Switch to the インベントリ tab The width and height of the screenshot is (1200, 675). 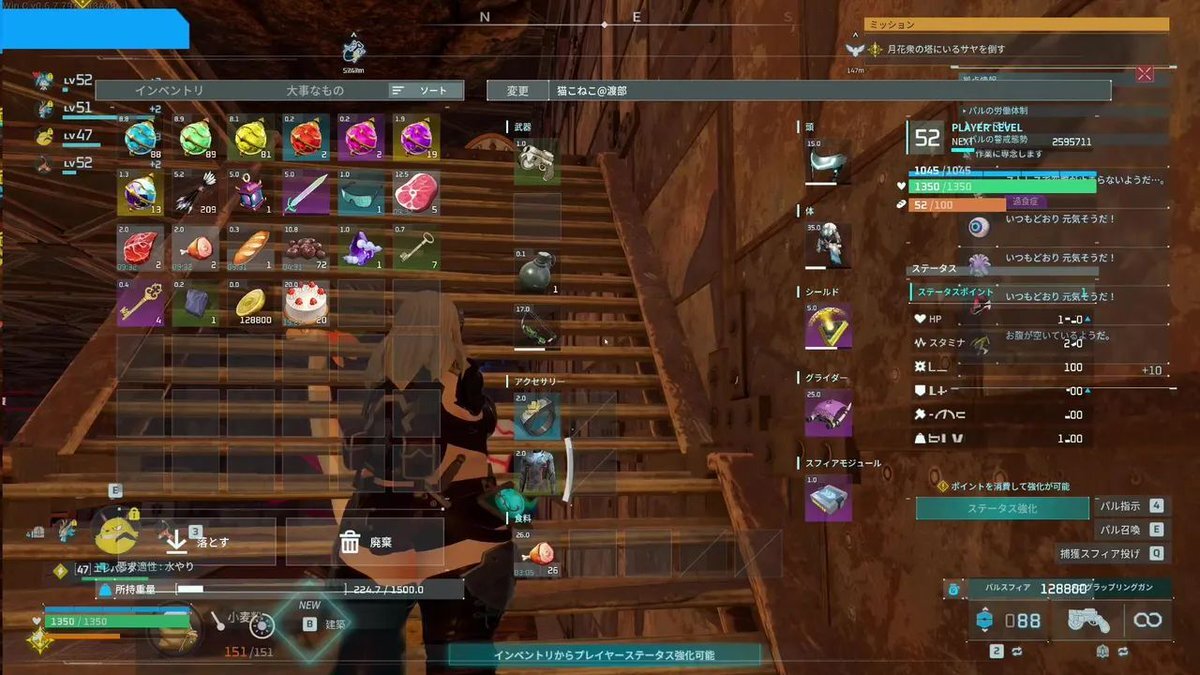169,91
